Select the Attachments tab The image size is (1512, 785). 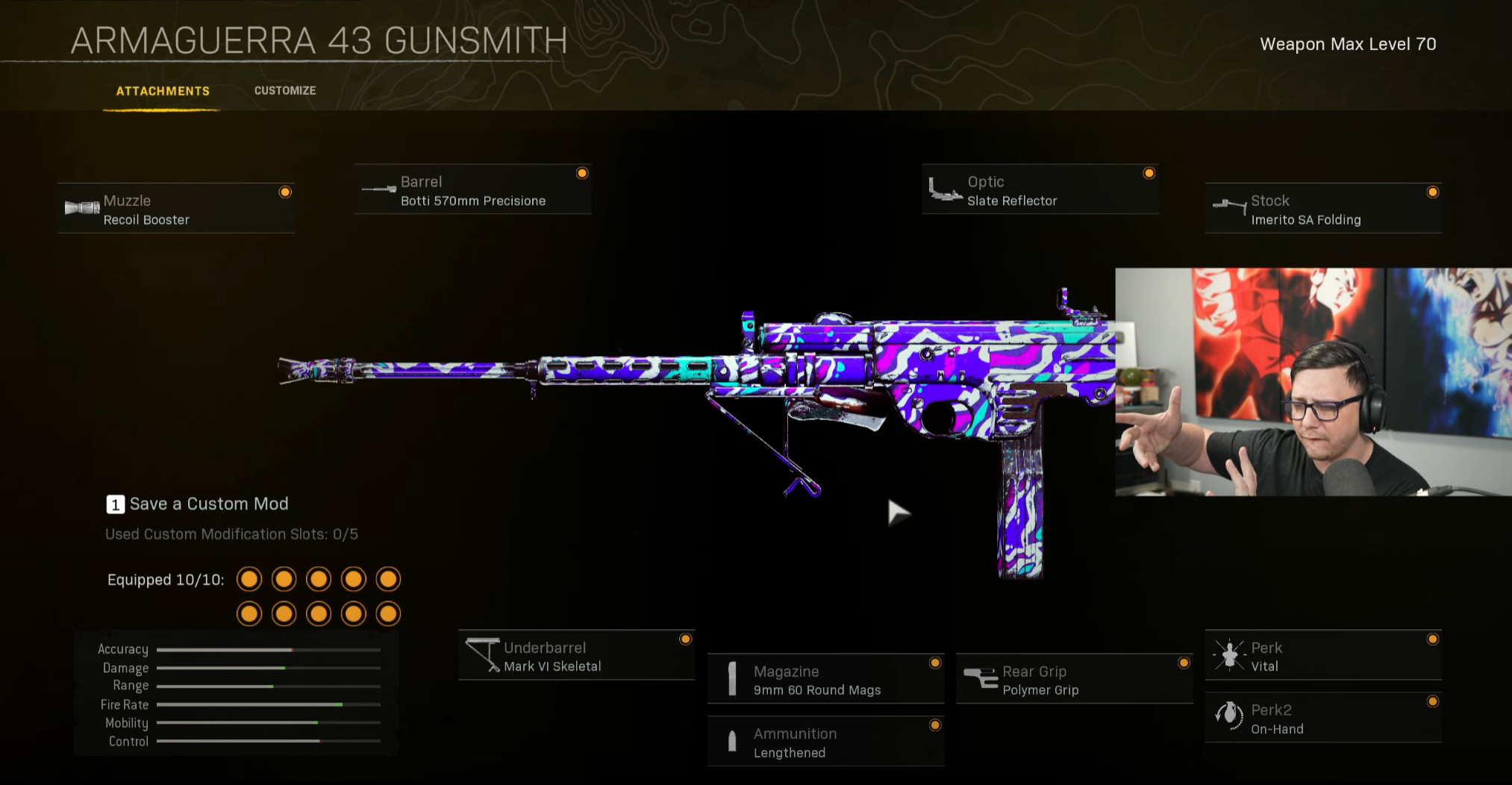tap(163, 91)
